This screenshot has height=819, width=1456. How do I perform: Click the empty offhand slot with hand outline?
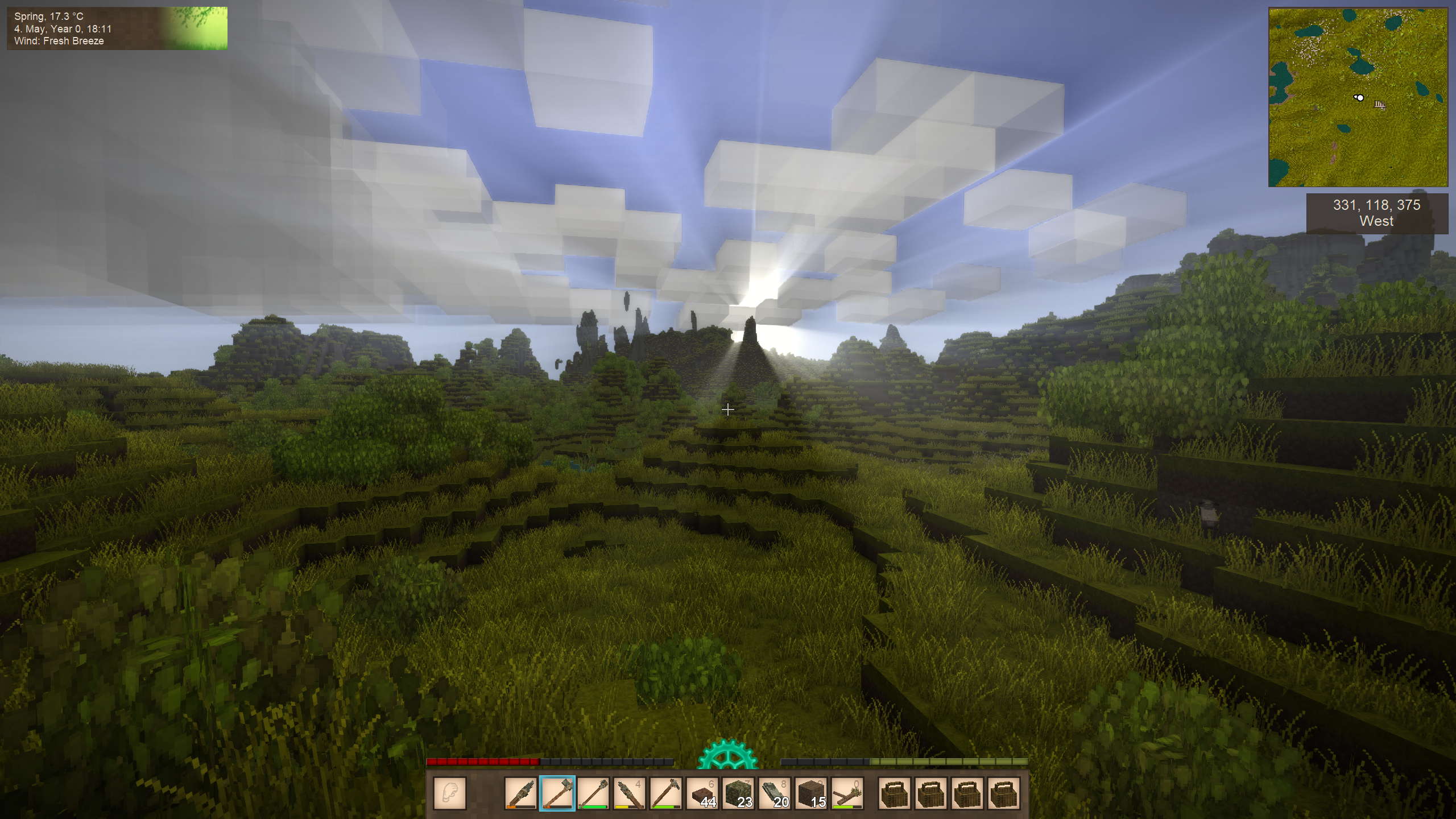[450, 793]
